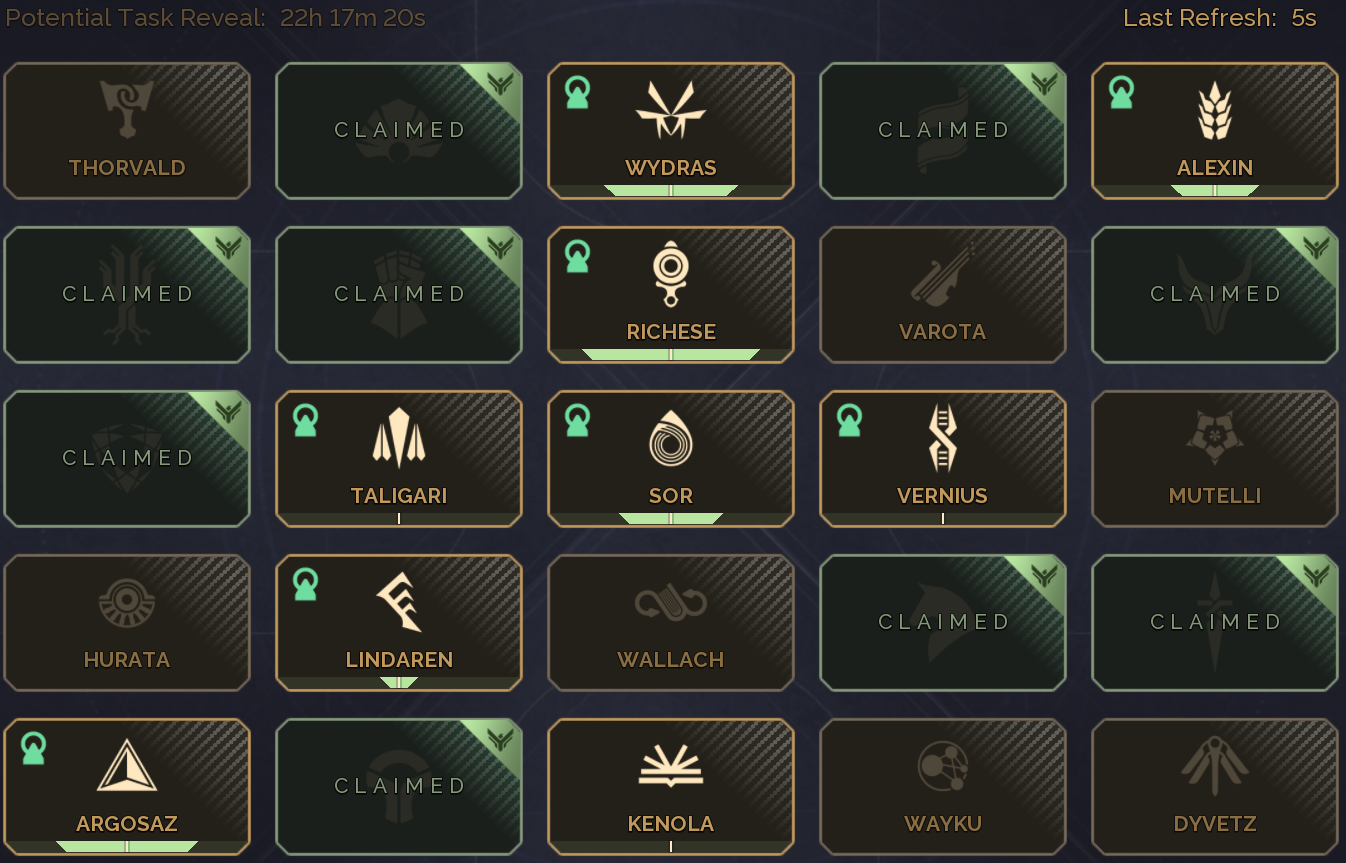Click the Taligari house tile
The image size is (1346, 863).
click(x=399, y=459)
